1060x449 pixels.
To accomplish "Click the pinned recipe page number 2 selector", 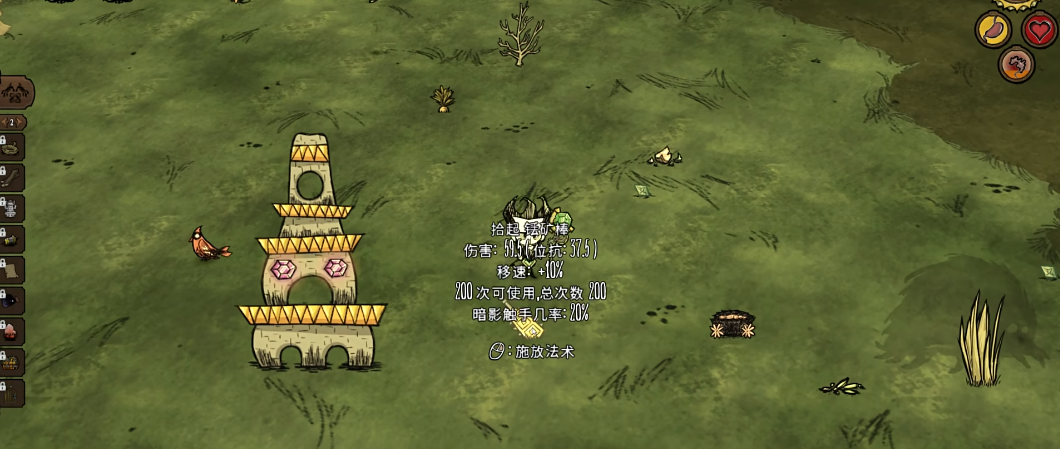I will click(14, 122).
